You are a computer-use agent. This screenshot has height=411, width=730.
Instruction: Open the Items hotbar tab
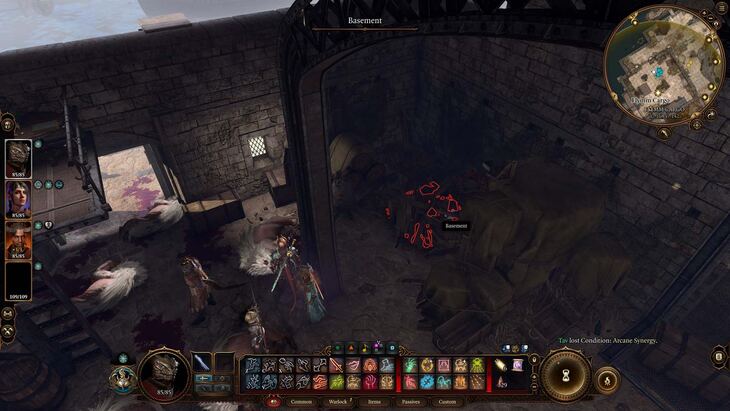point(373,402)
